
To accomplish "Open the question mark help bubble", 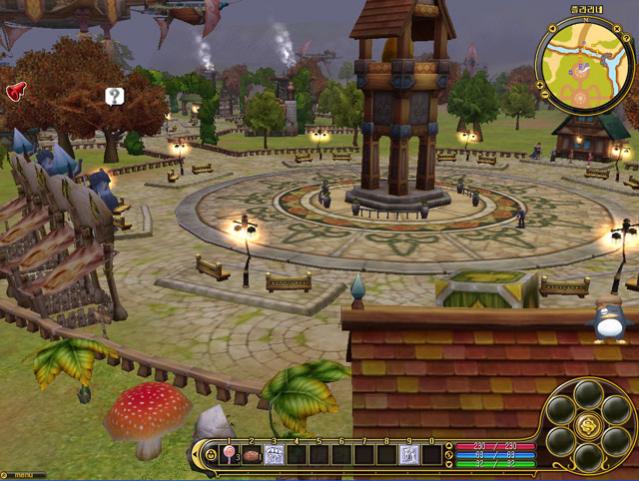I will [115, 97].
